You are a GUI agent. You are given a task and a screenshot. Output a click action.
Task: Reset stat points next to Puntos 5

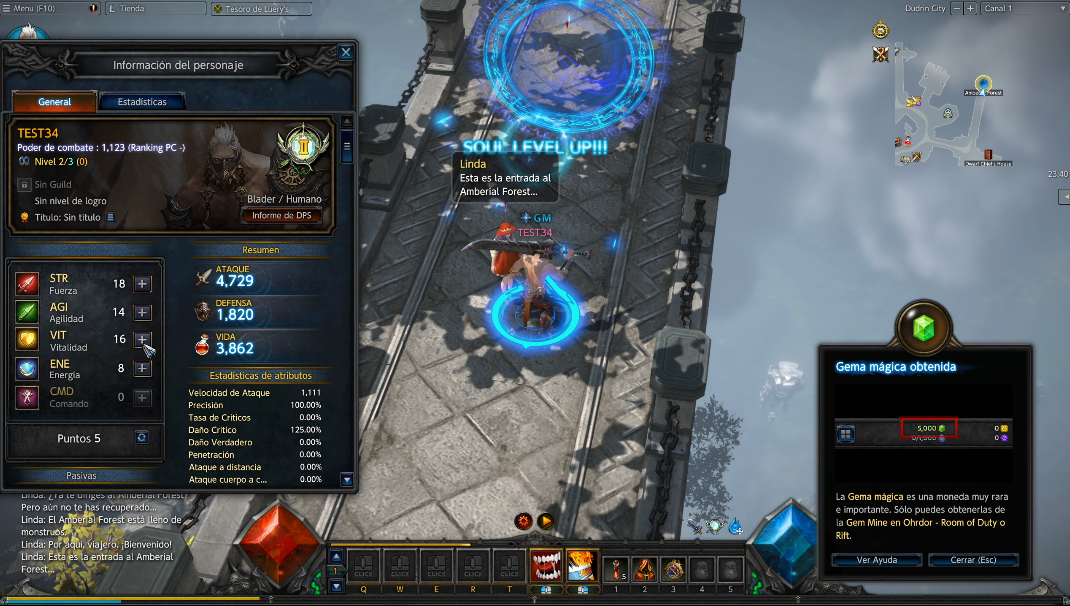tap(142, 438)
